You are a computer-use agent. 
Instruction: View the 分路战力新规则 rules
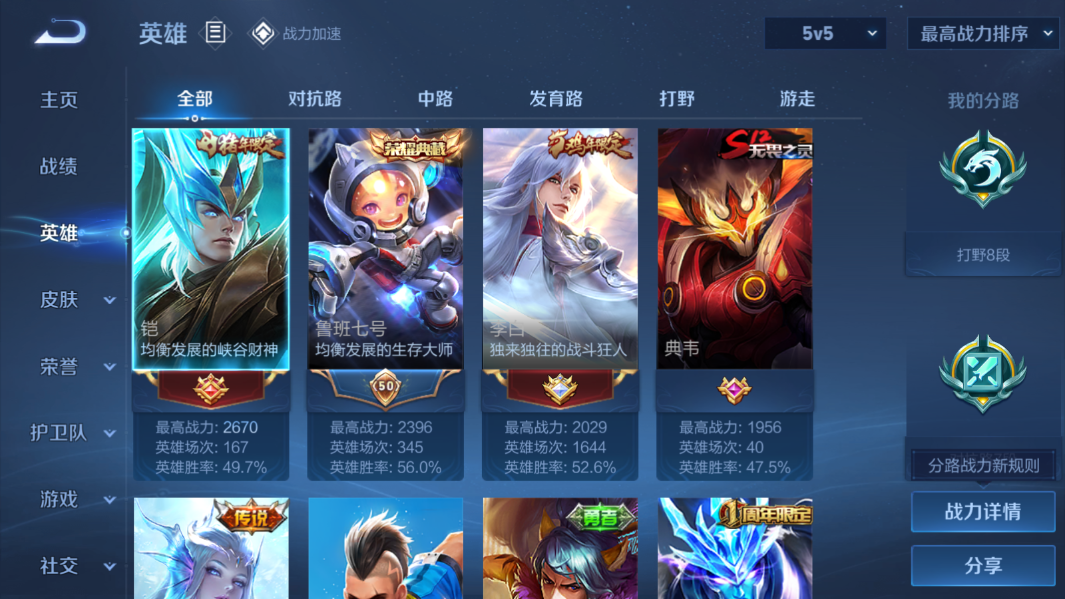(983, 466)
